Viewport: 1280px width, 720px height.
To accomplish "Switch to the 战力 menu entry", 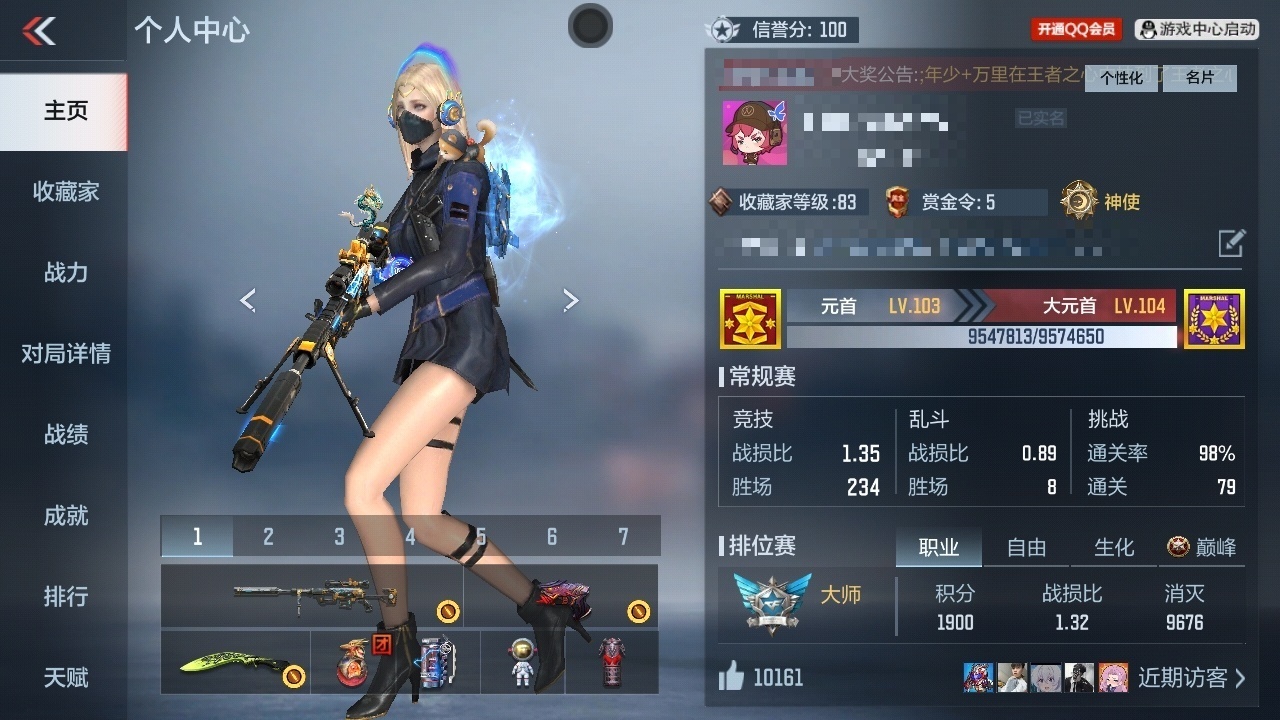I will (x=65, y=273).
